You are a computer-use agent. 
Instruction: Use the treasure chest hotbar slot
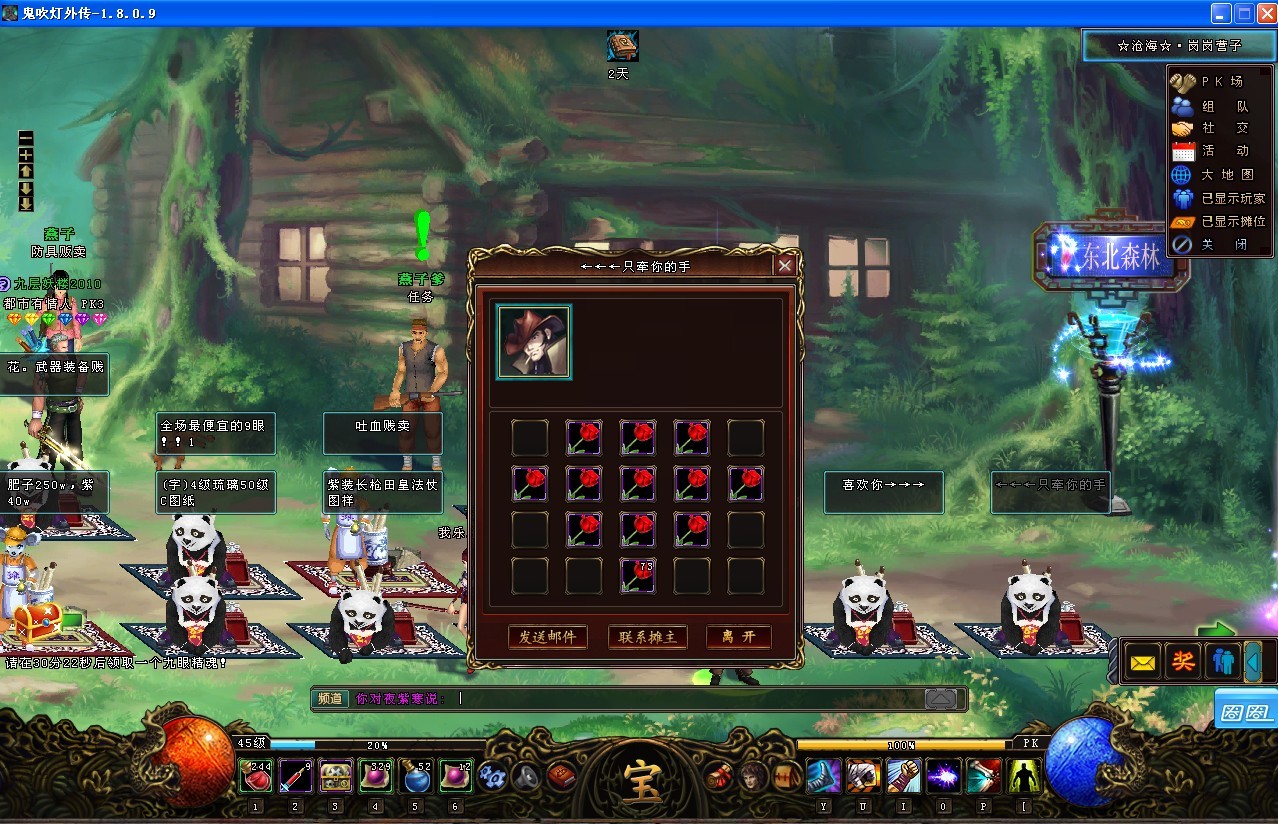[x=335, y=776]
